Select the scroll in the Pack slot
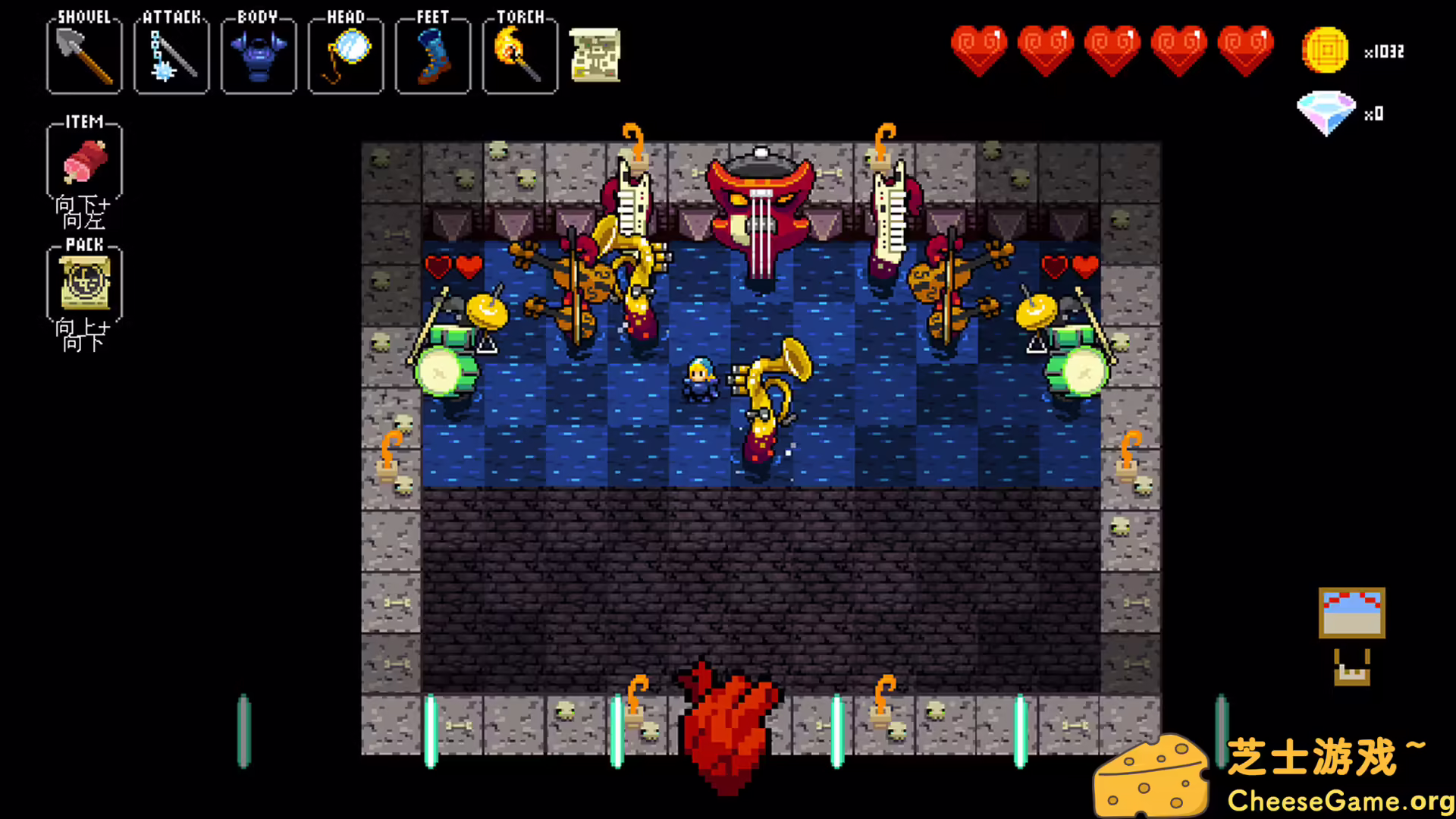This screenshot has height=819, width=1456. [83, 284]
